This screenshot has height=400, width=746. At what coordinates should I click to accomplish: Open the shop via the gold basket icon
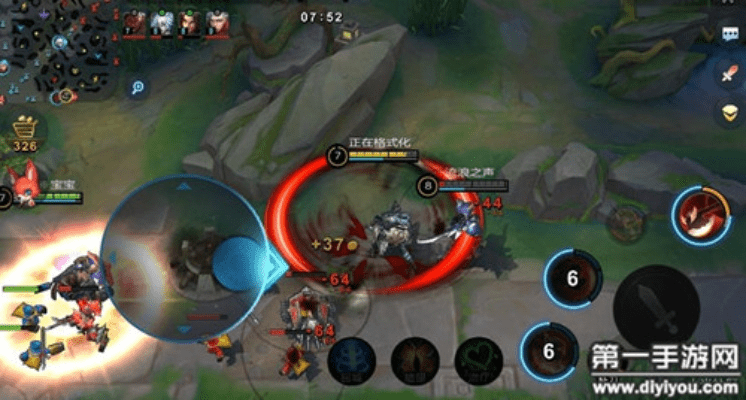tap(26, 130)
